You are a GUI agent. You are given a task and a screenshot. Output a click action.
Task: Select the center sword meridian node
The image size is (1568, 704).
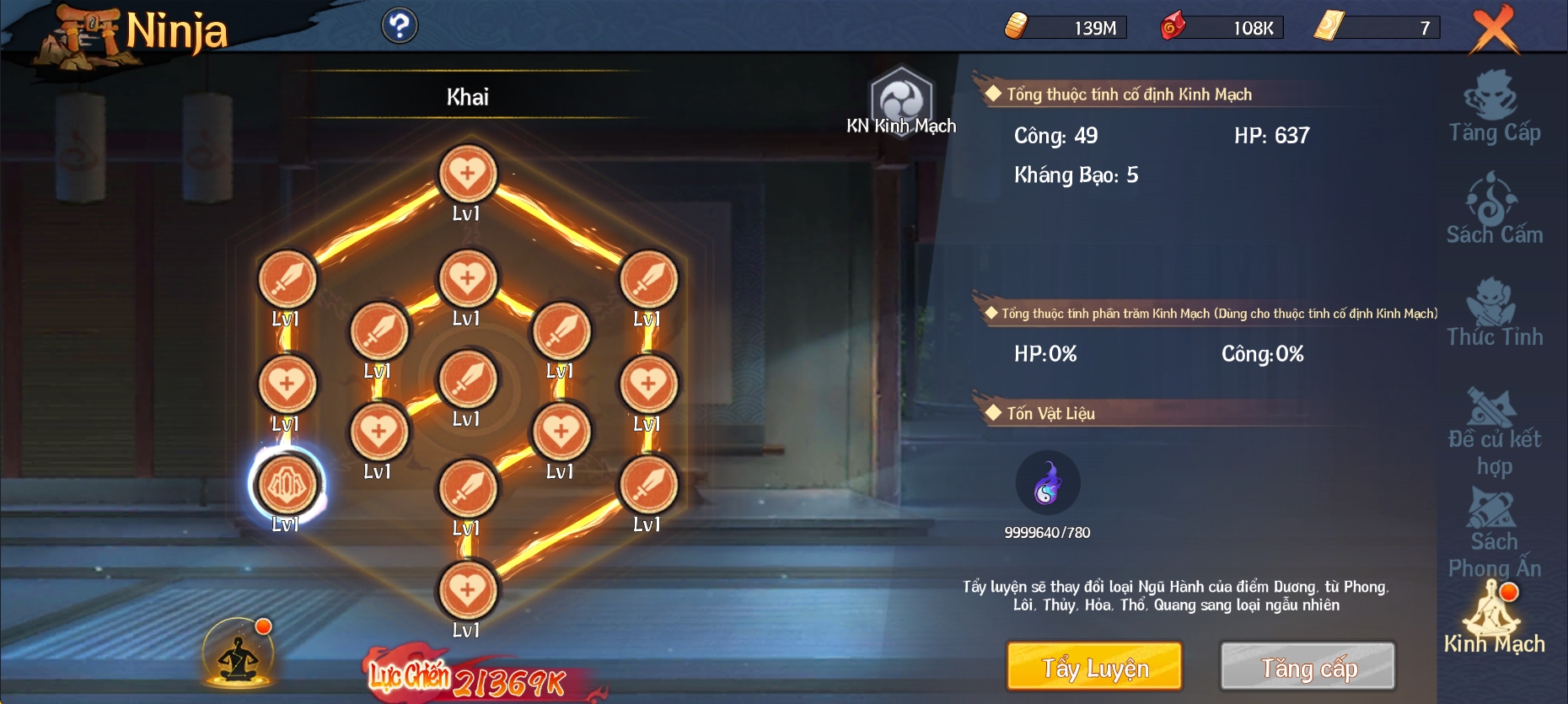click(x=468, y=379)
